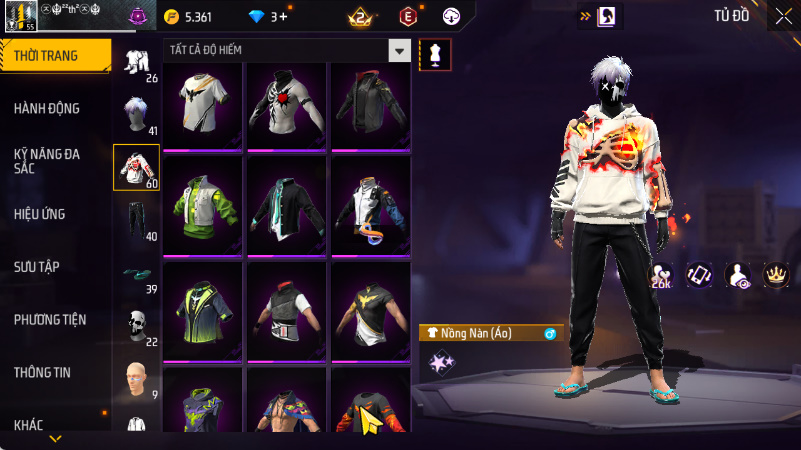Select the white t-shirt with gold emblem
The height and width of the screenshot is (450, 801).
pos(203,105)
